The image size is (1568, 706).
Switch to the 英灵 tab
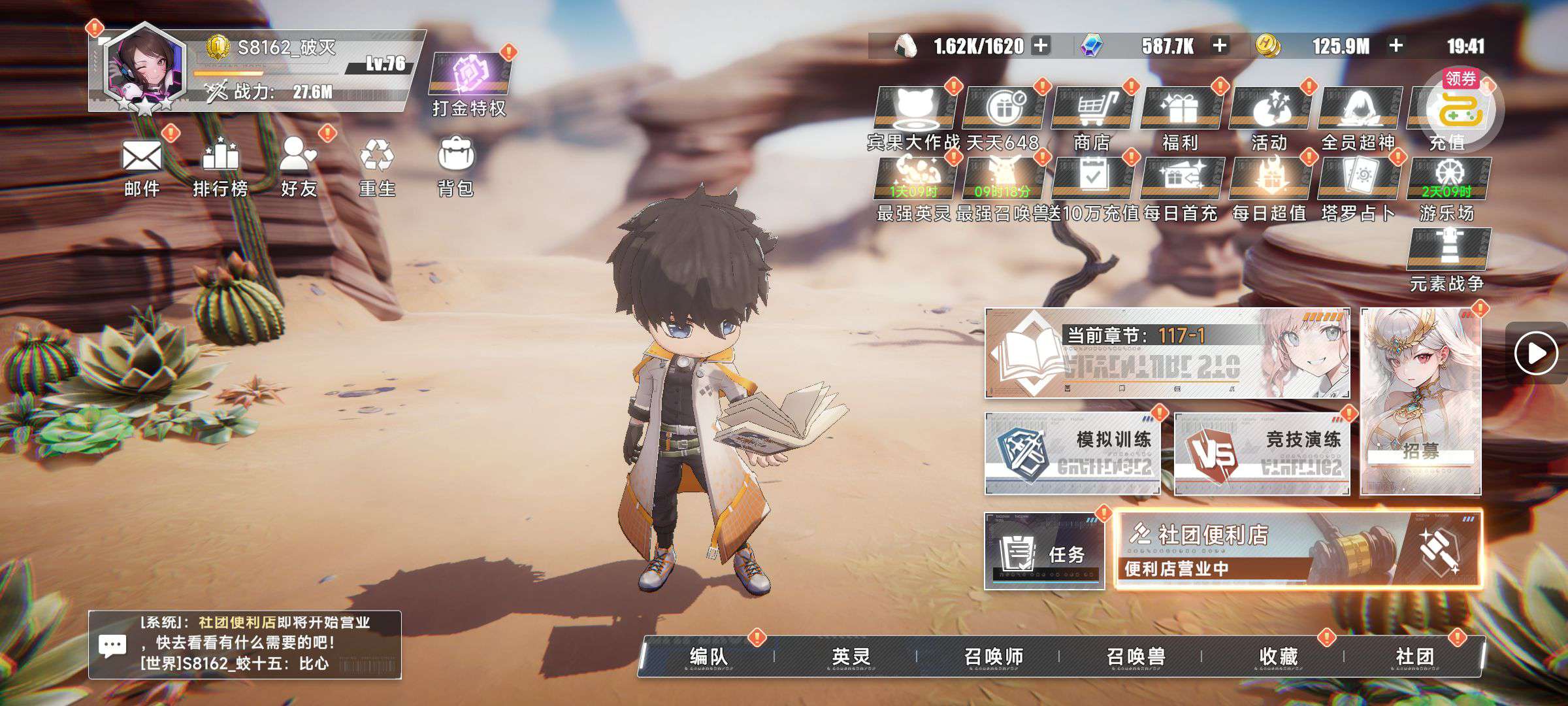pos(851,656)
